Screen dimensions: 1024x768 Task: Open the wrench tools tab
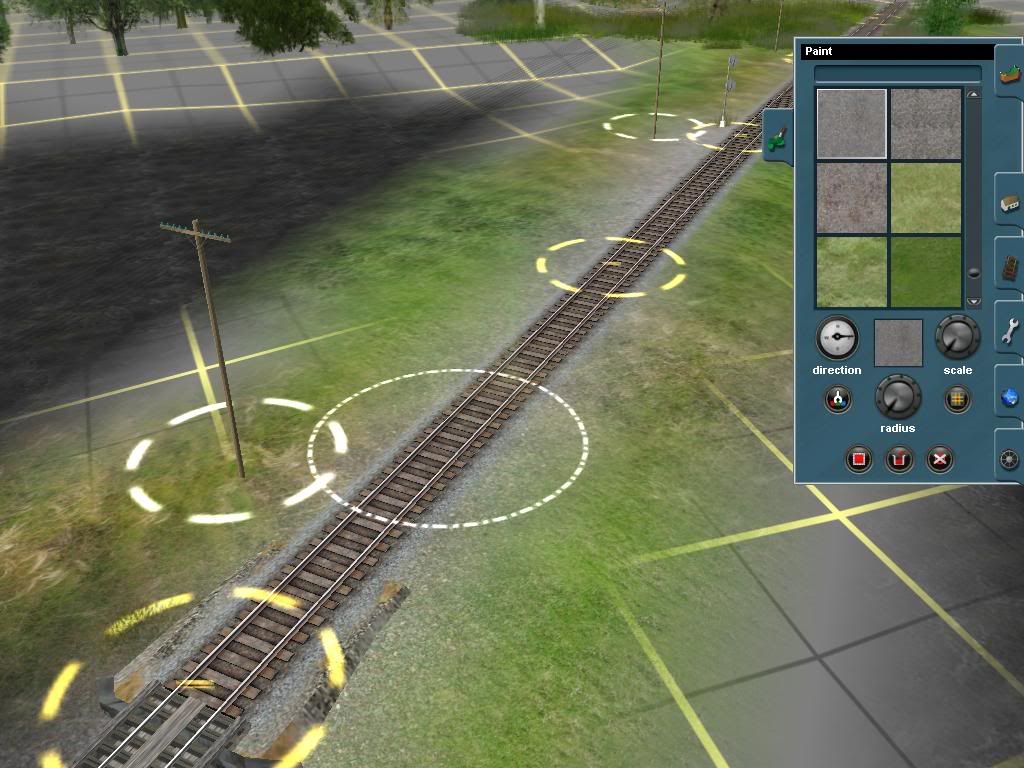click(1009, 331)
